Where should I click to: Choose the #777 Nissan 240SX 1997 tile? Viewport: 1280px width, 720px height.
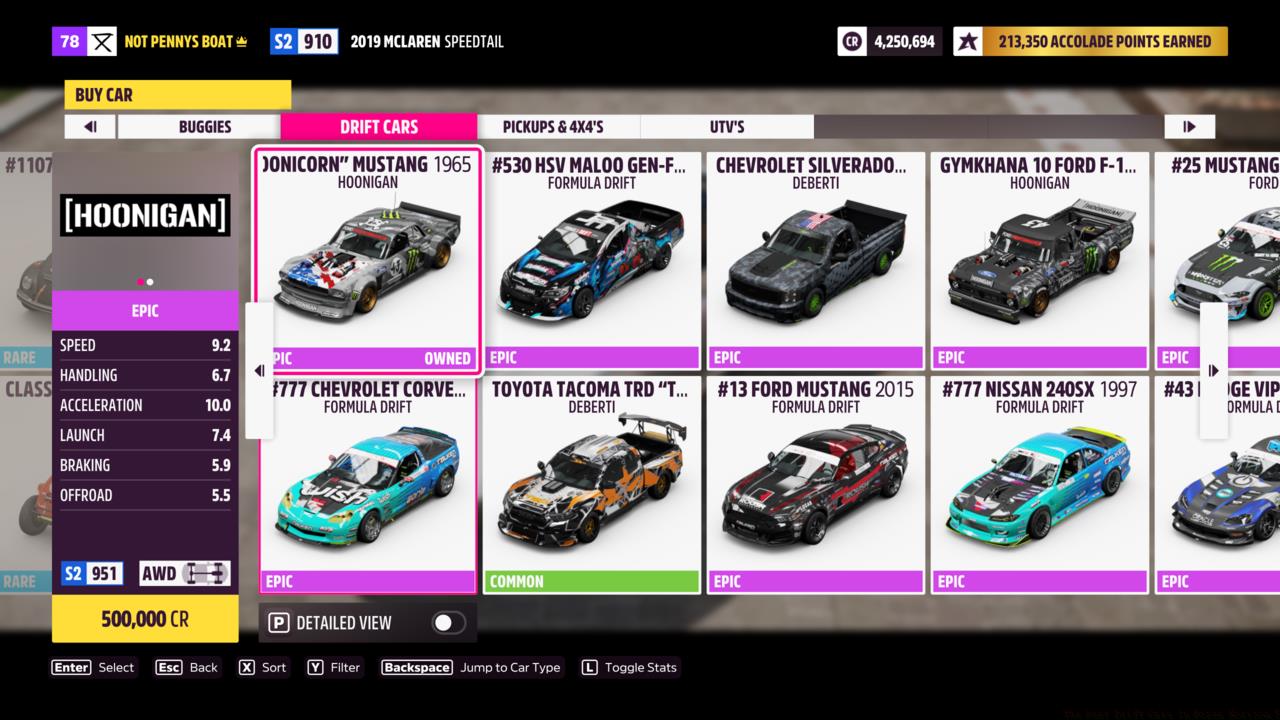click(1040, 485)
